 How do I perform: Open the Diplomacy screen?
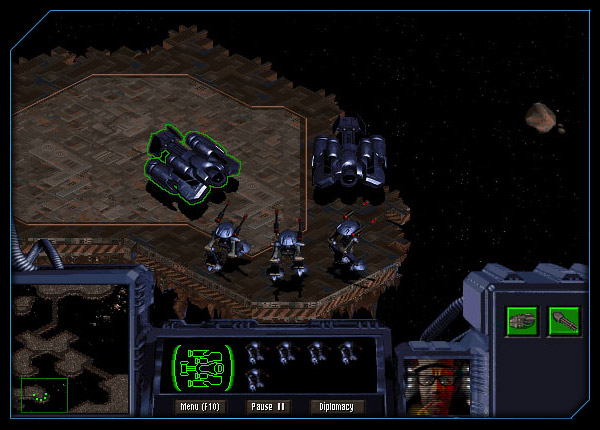337,407
